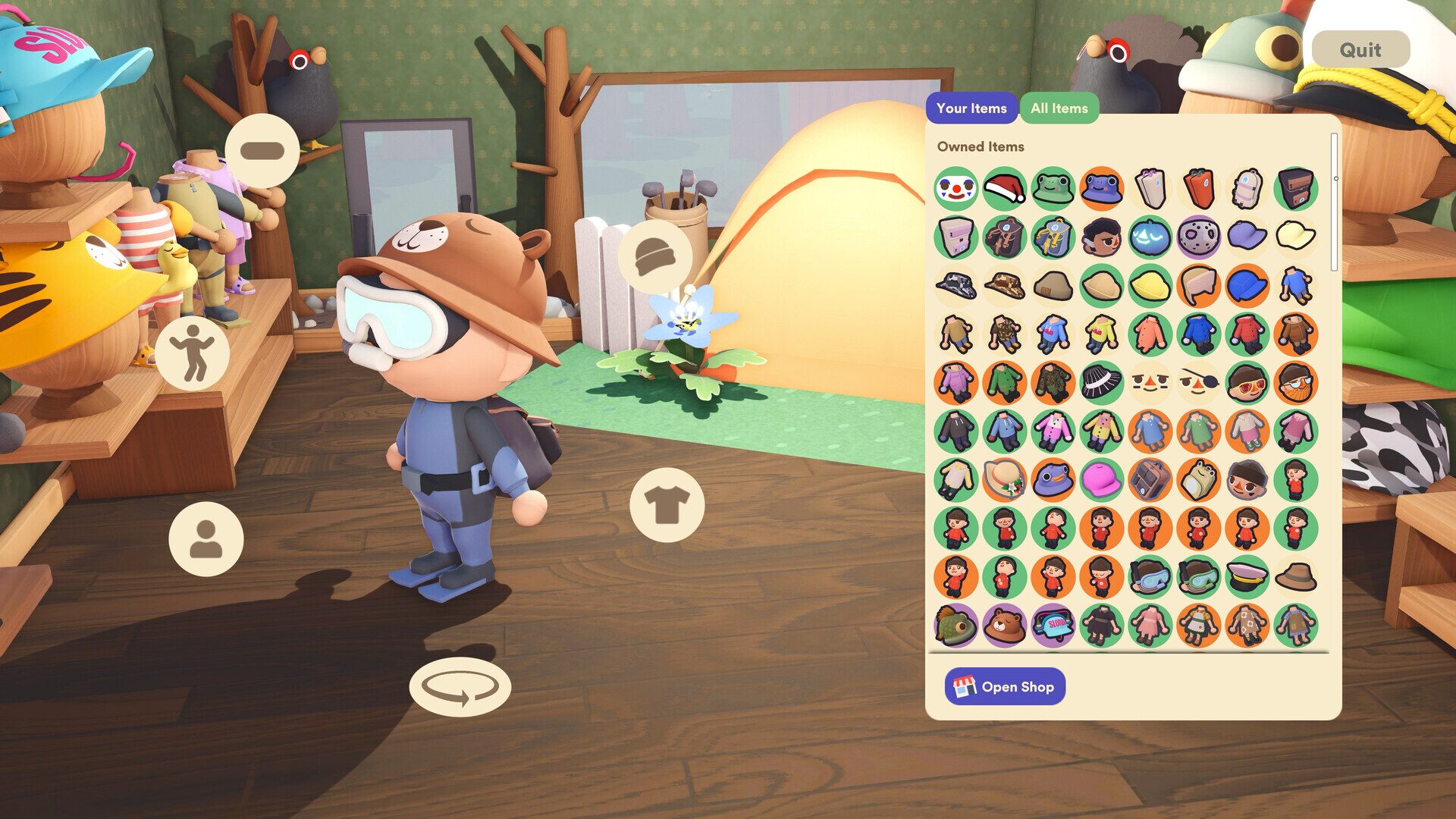This screenshot has height=819, width=1456.
Task: Click the Open Shop button
Action: (1004, 686)
